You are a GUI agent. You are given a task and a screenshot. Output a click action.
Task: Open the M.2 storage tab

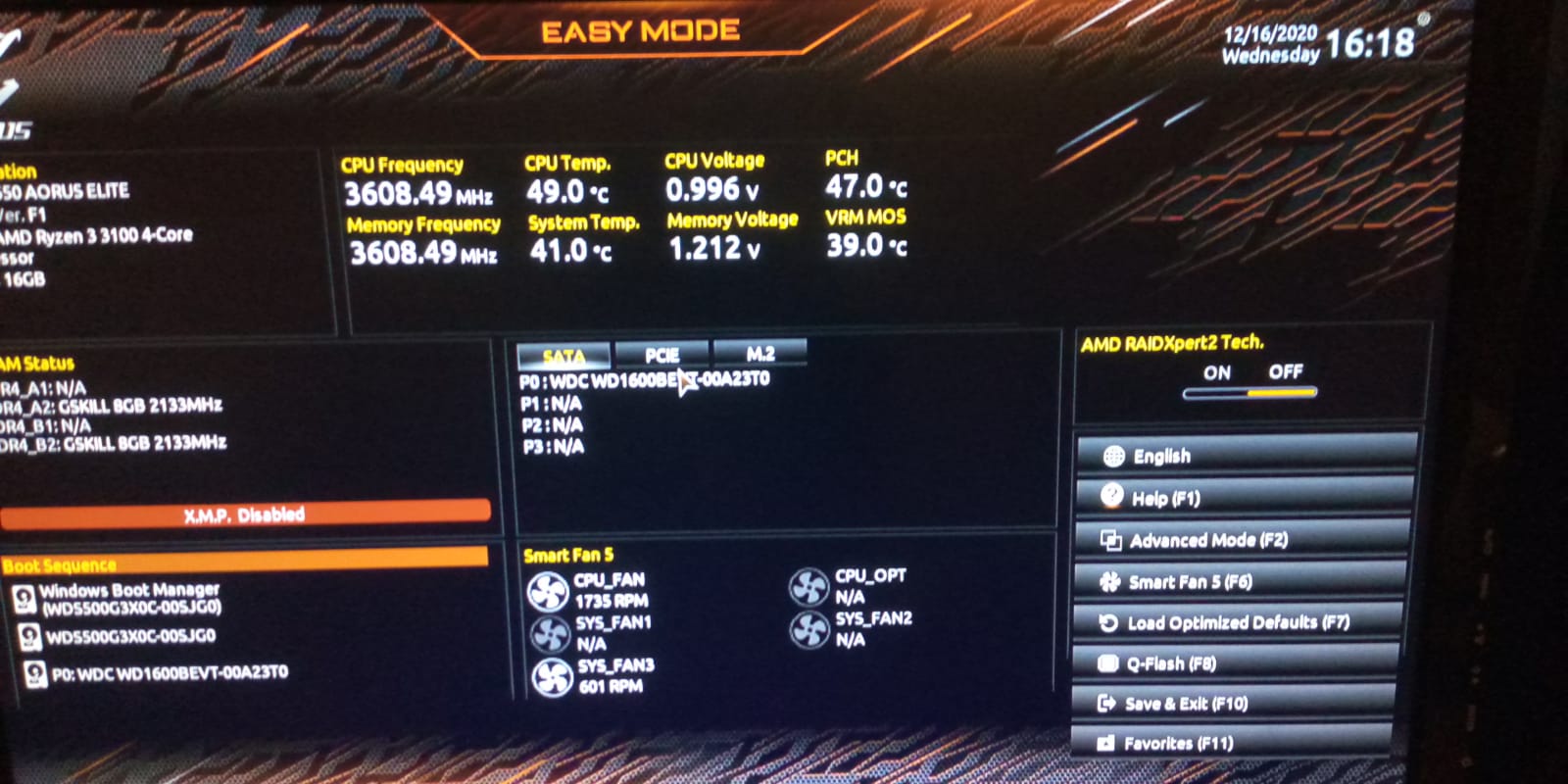click(759, 353)
